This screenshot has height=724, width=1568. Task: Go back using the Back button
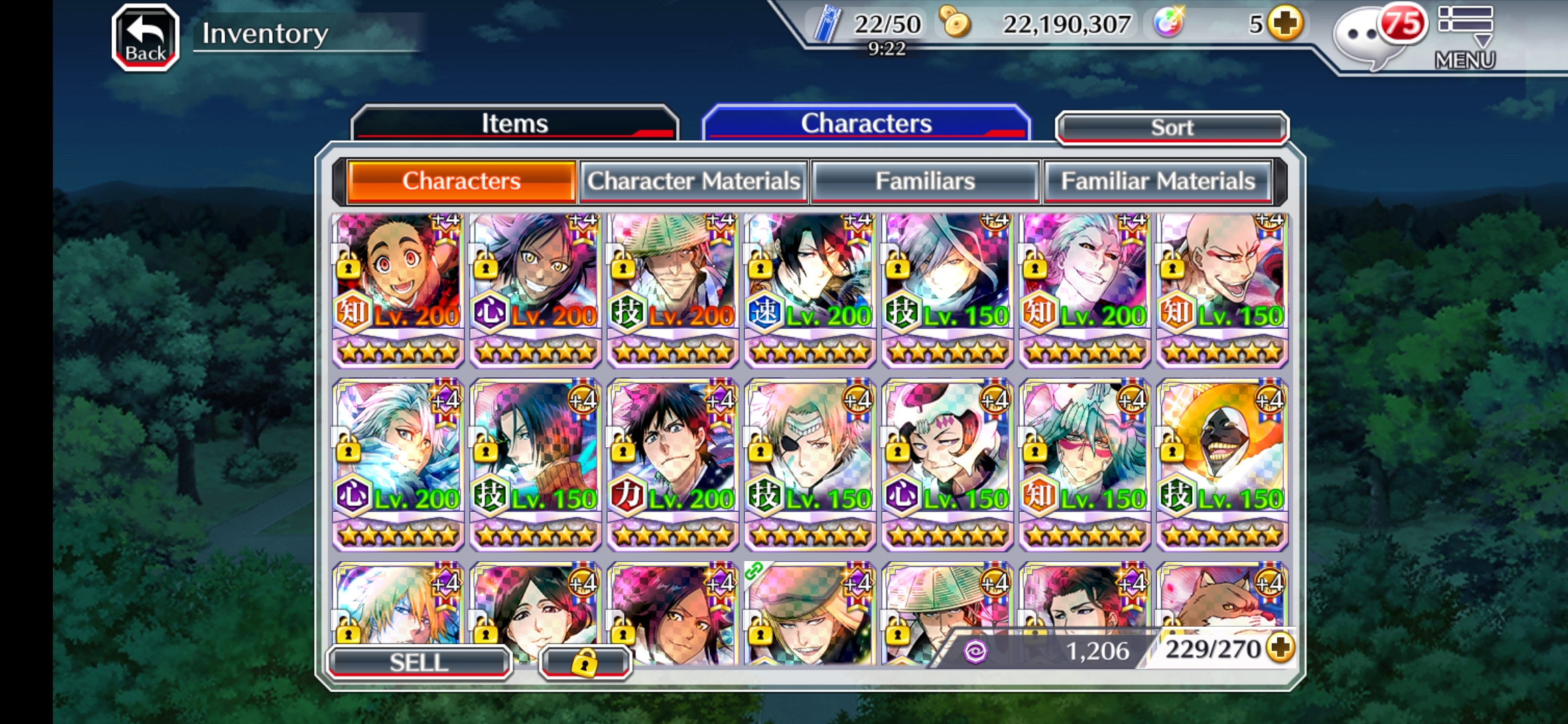145,38
